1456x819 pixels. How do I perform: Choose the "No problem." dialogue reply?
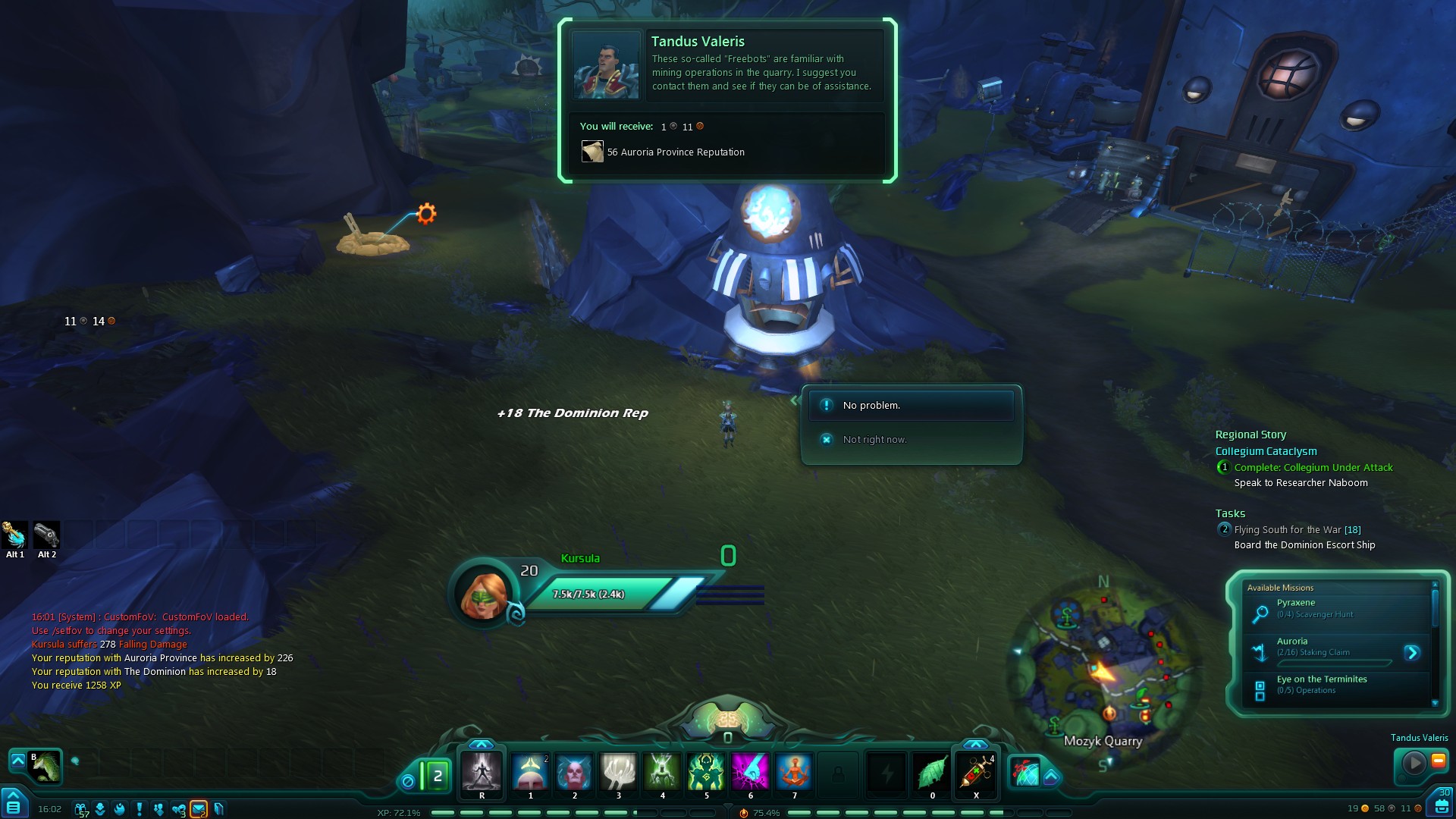(x=910, y=406)
